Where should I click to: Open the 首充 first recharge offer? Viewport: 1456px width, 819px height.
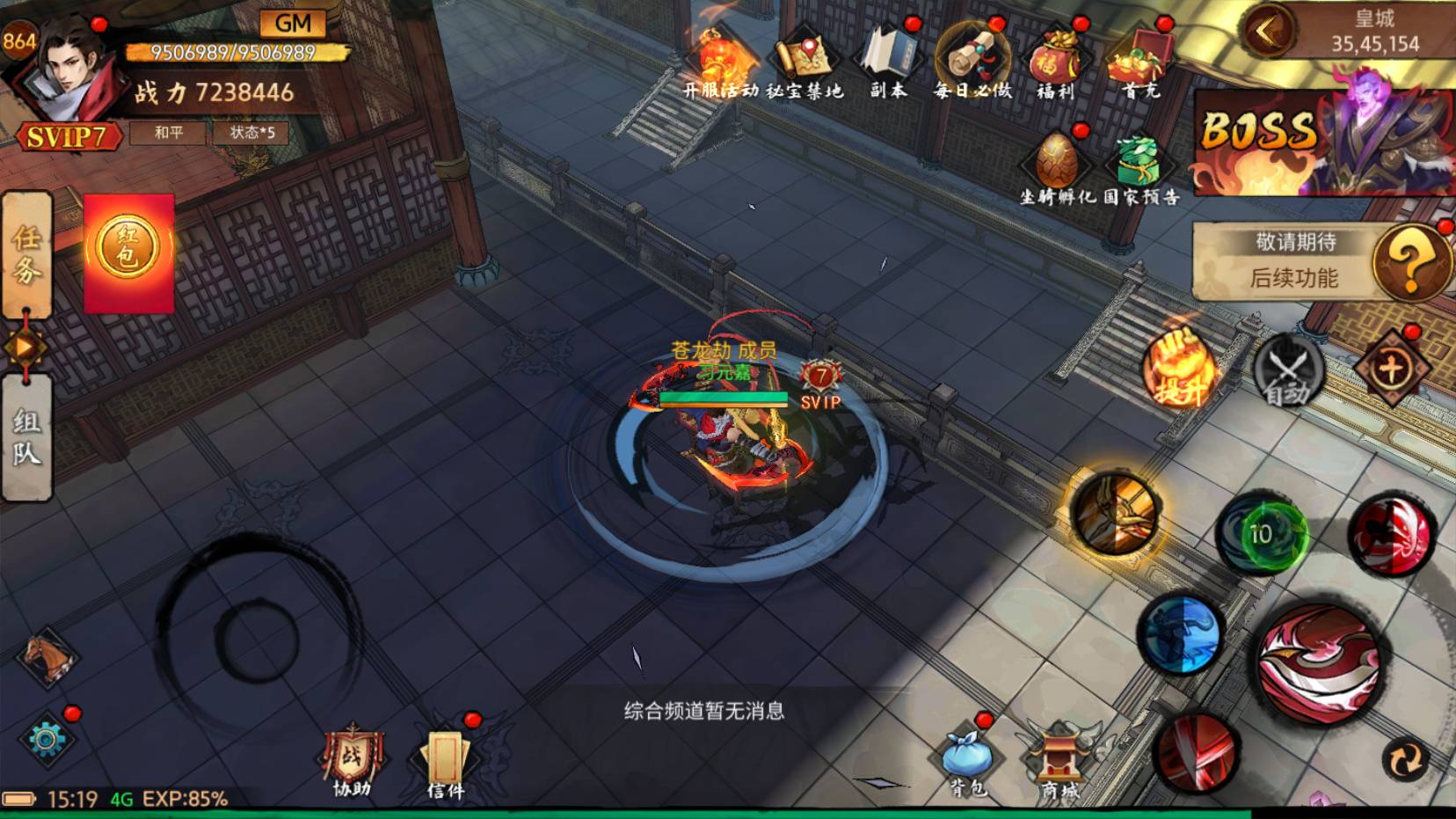[1139, 60]
